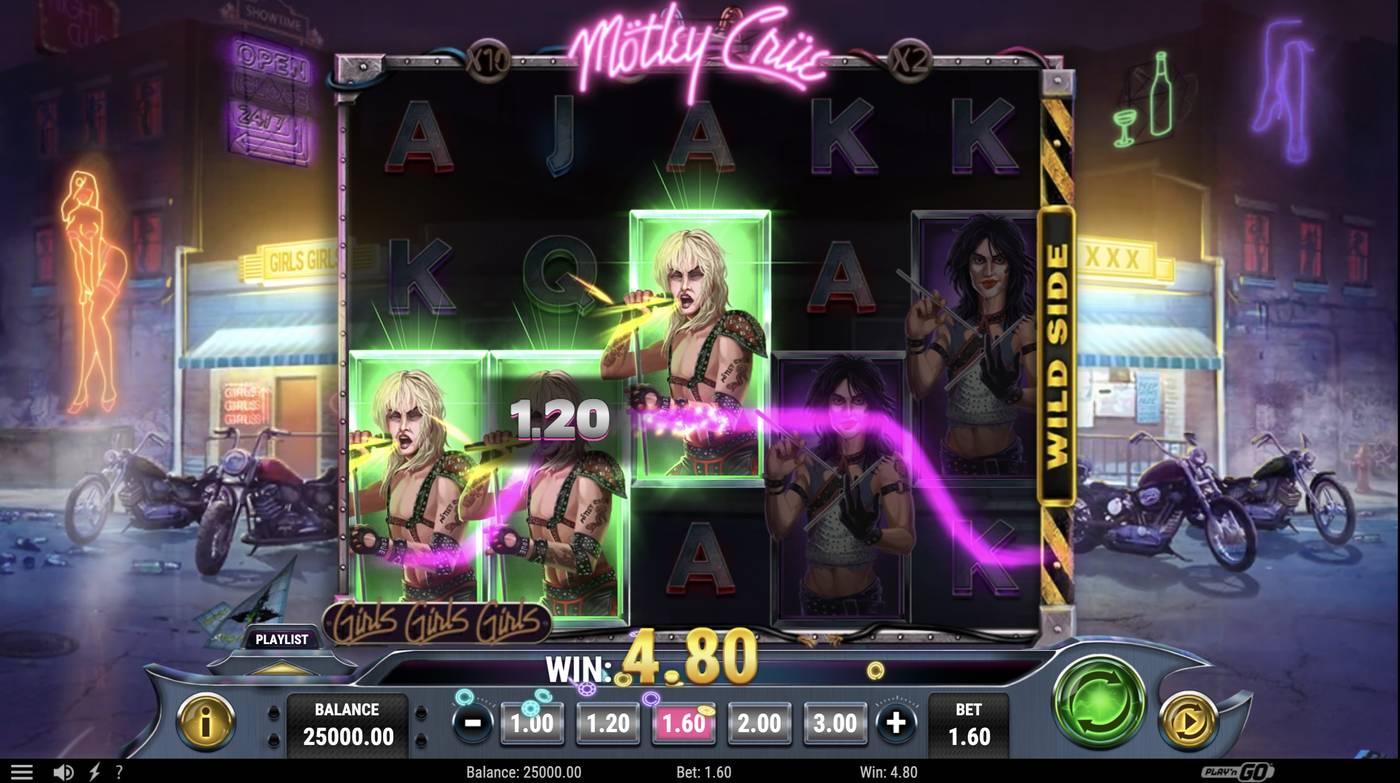Open help with the question mark icon
This screenshot has height=783, width=1400.
click(119, 770)
